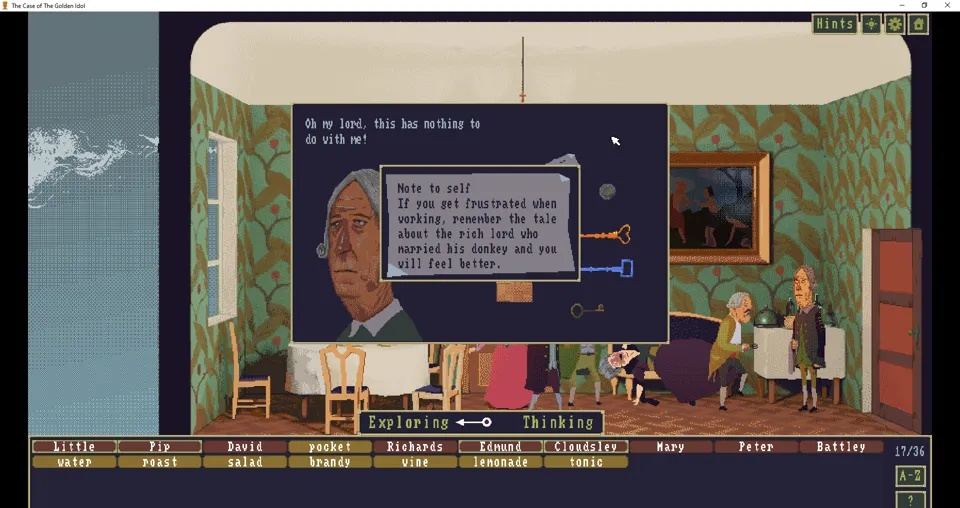The width and height of the screenshot is (960, 508).
Task: Choose the name "Mary" from the word bar
Action: (x=671, y=447)
